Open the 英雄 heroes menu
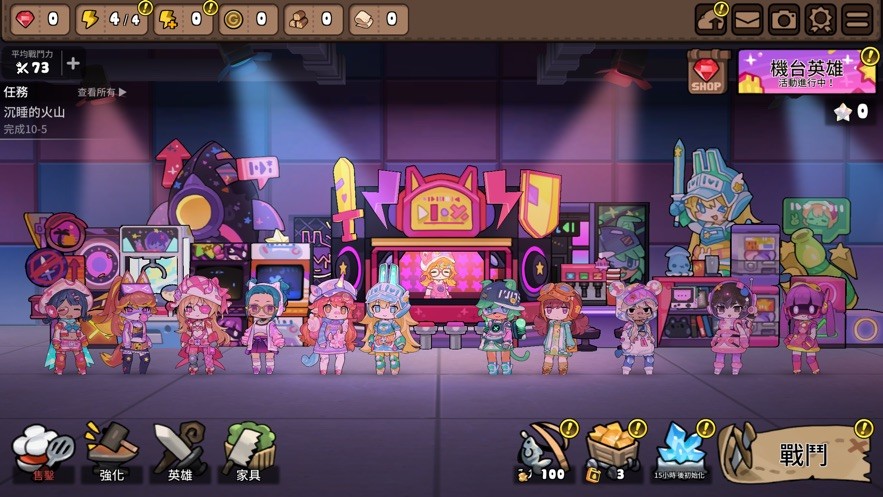 tap(180, 453)
